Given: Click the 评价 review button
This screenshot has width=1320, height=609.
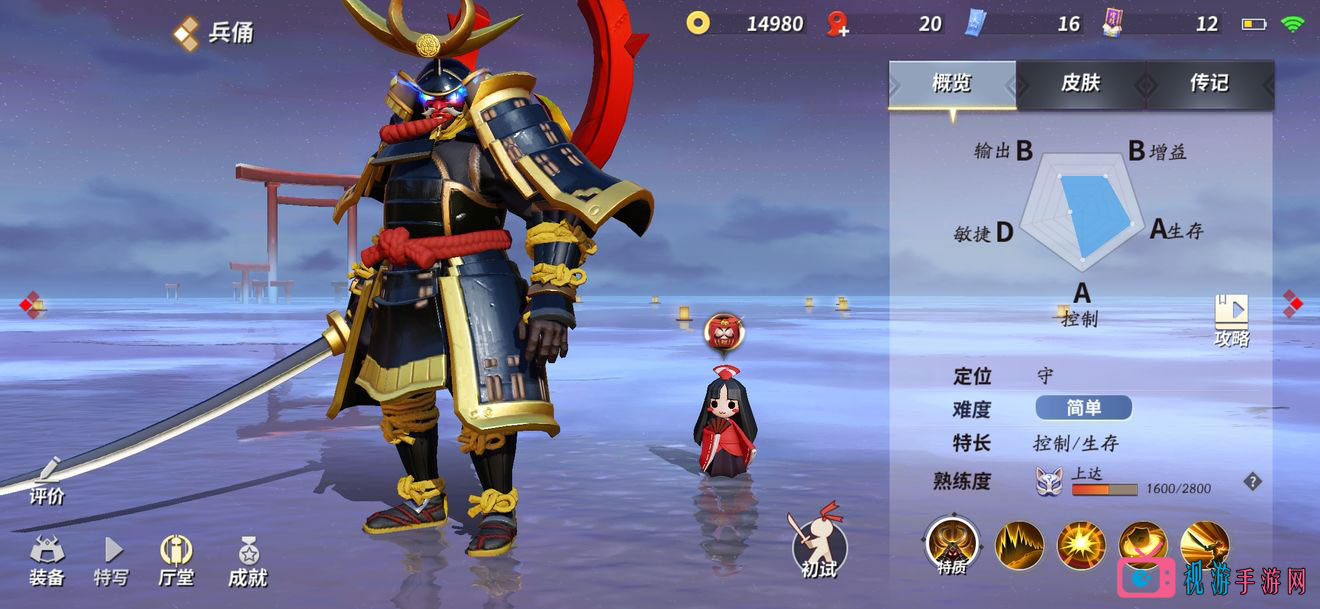Looking at the screenshot, I should [x=47, y=481].
